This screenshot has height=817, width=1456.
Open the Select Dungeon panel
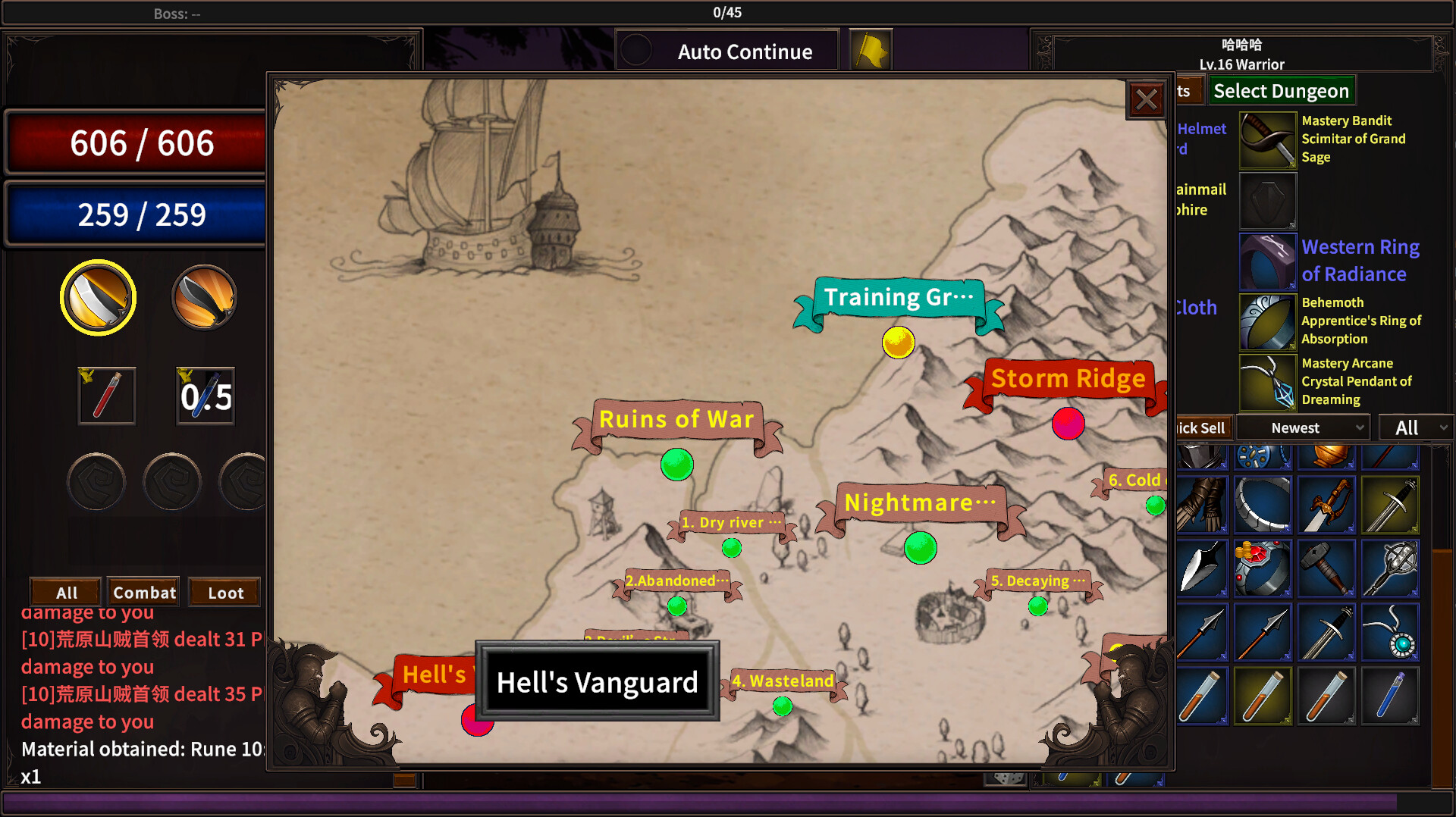(1281, 90)
